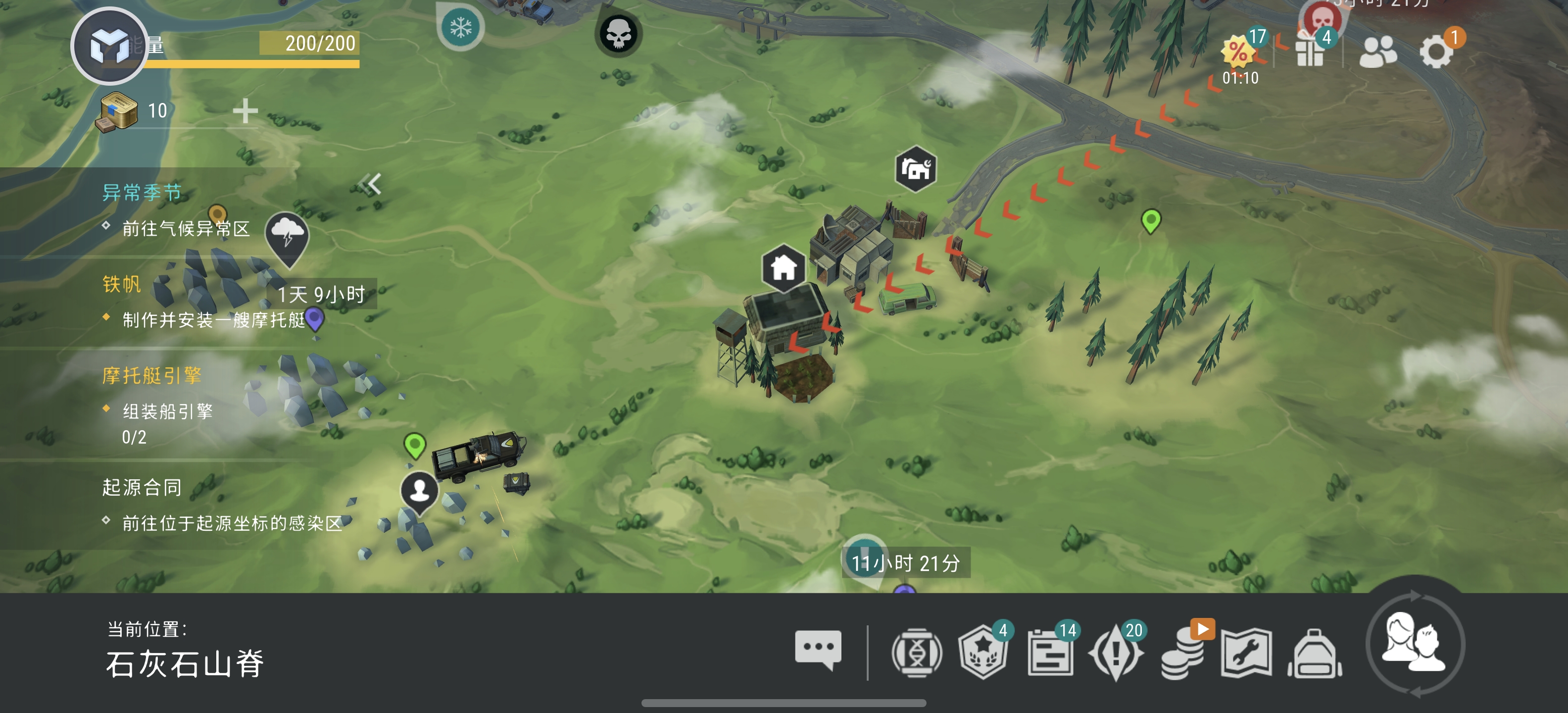
Task: Open the star shield badge menu
Action: (982, 653)
